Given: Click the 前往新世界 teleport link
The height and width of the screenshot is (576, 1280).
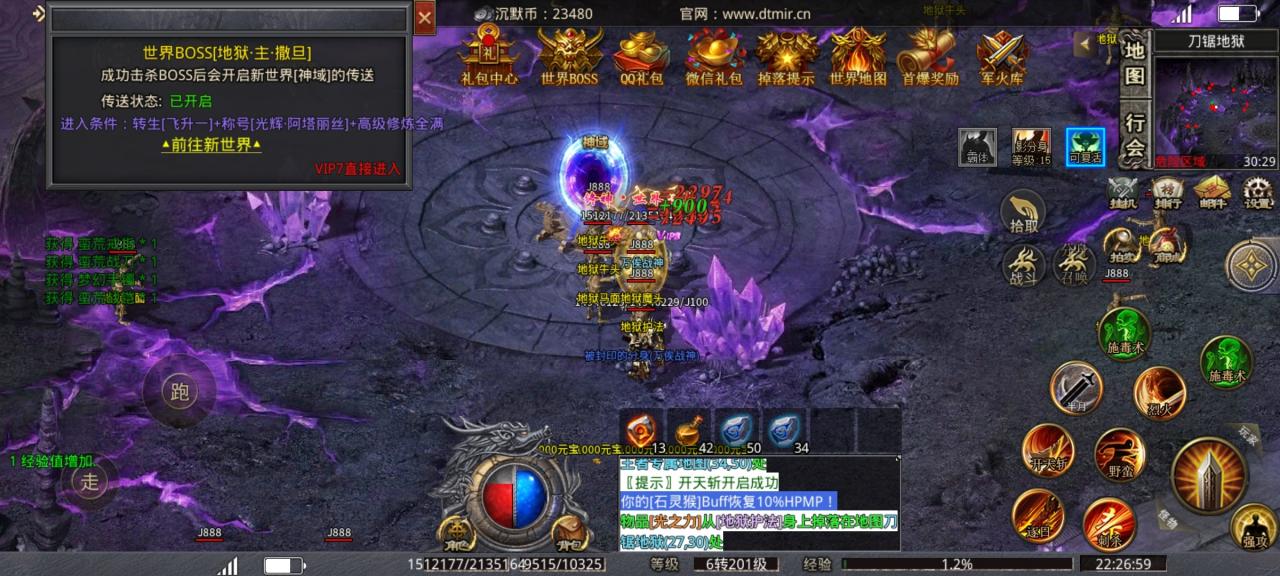Looking at the screenshot, I should pyautogui.click(x=211, y=144).
